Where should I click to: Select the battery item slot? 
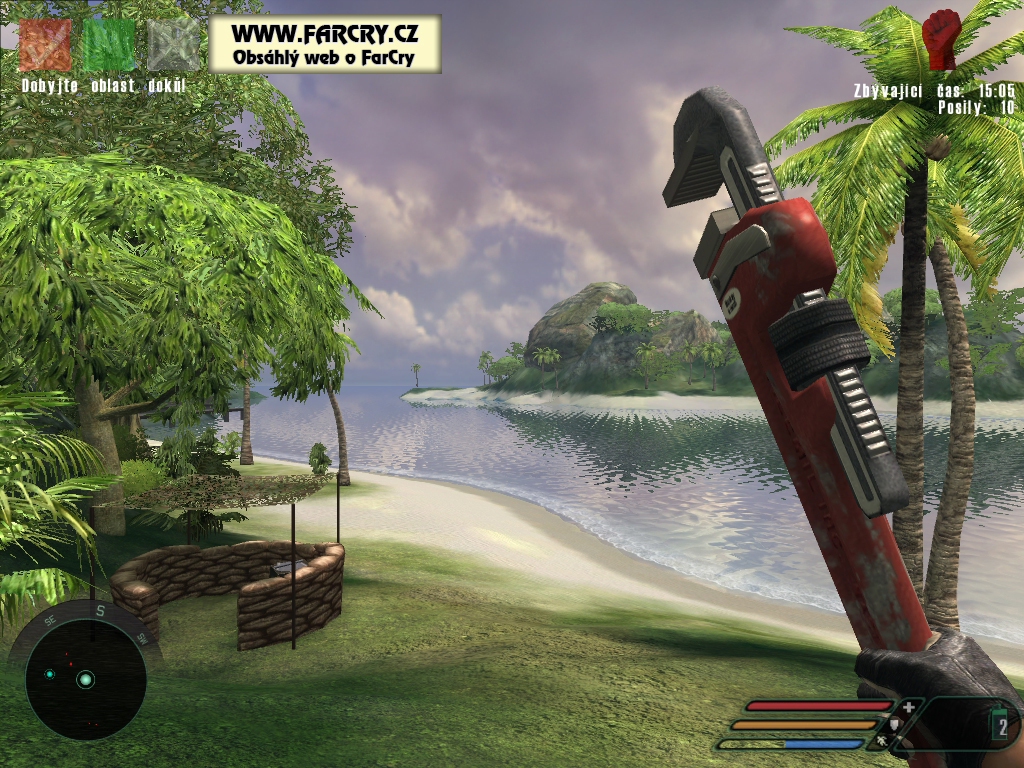[x=1002, y=727]
